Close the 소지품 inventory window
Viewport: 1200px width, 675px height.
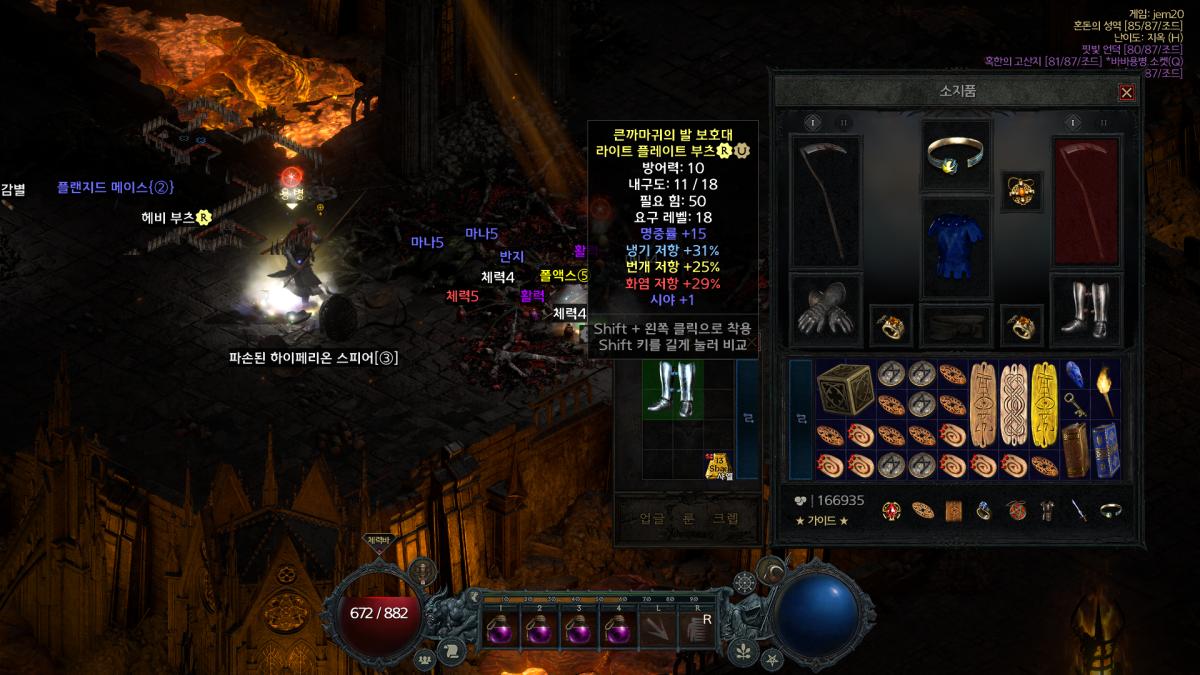pyautogui.click(x=1126, y=92)
